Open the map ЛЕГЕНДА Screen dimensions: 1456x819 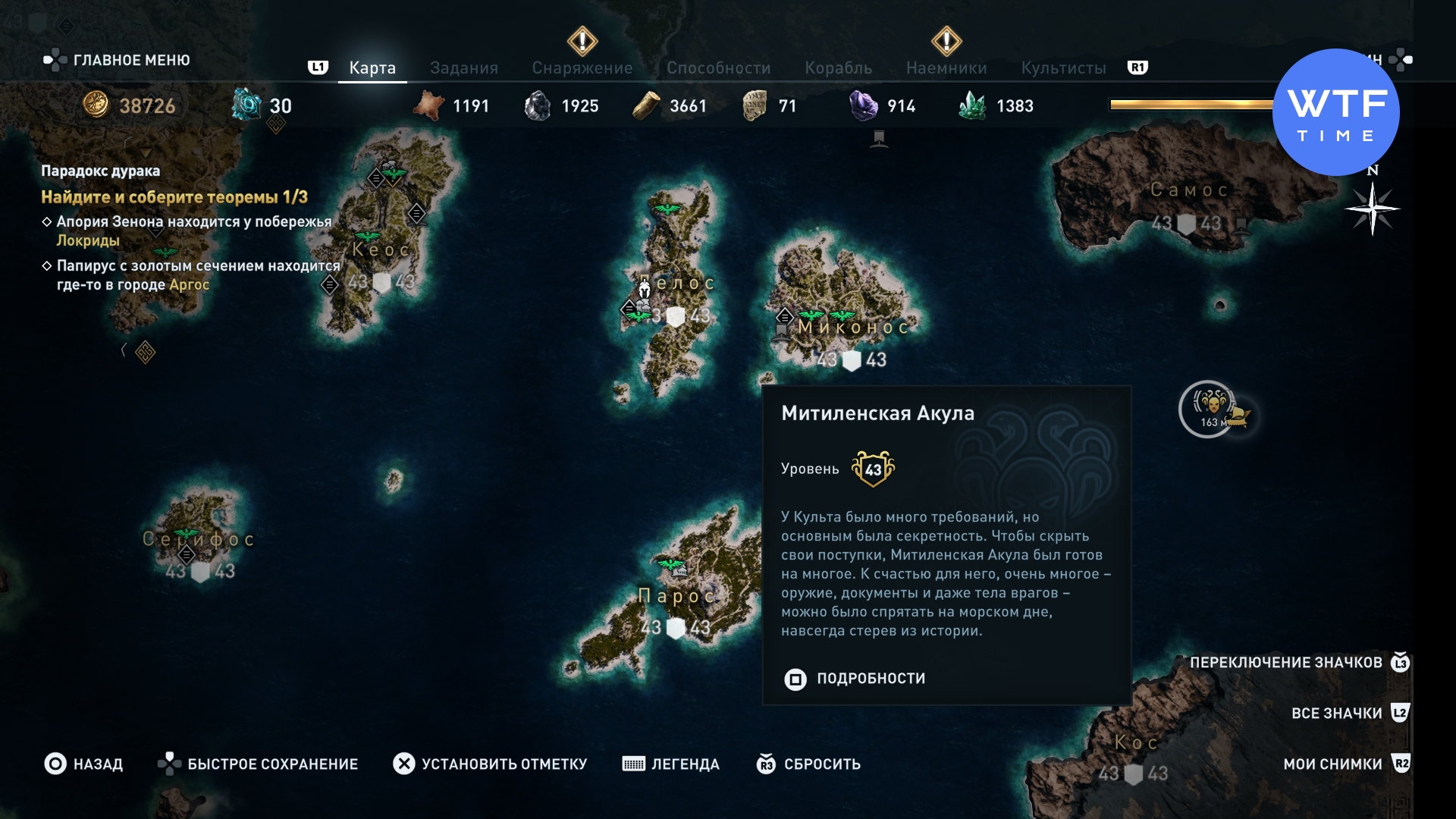click(x=671, y=764)
